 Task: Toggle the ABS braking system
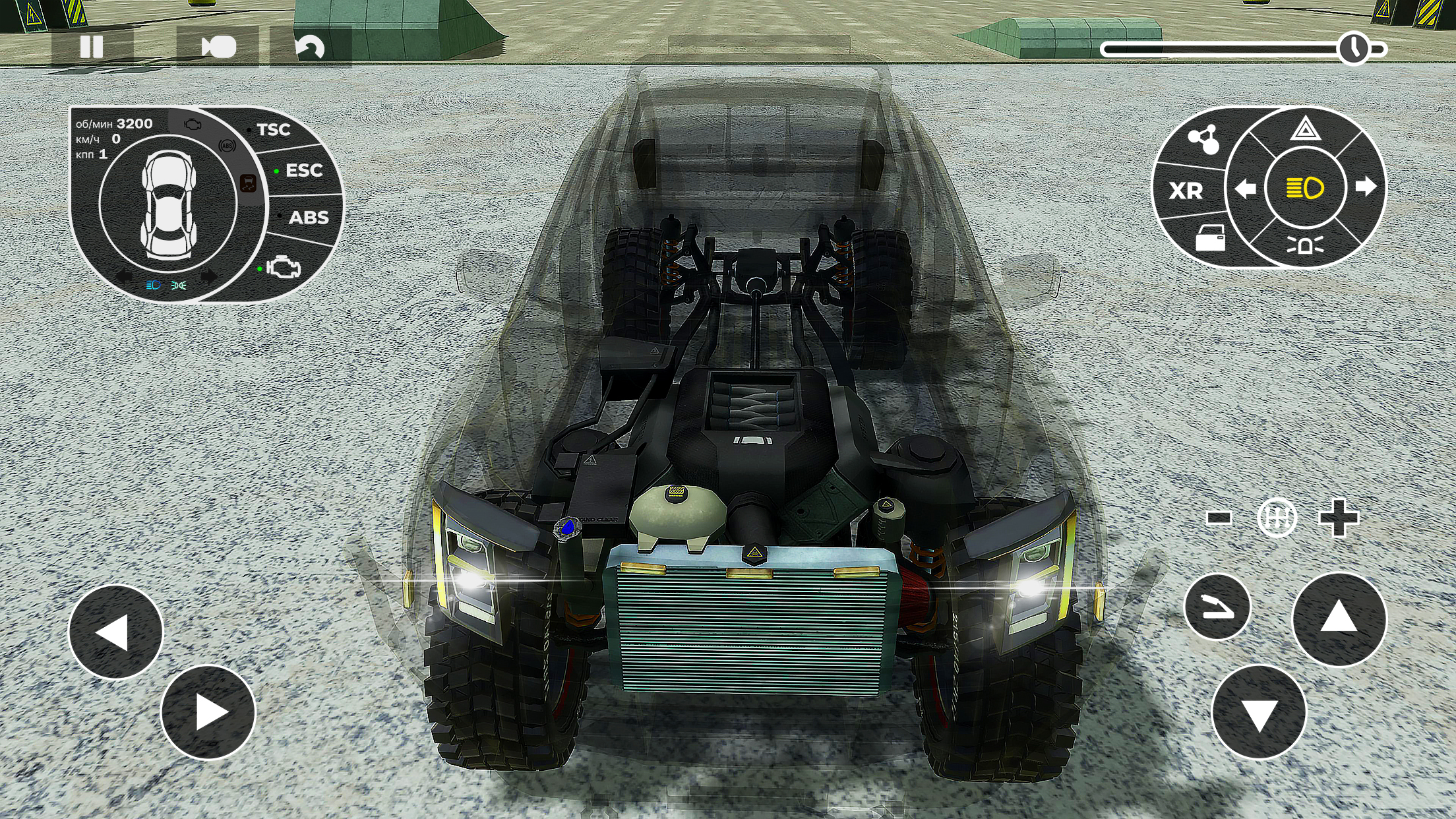310,216
